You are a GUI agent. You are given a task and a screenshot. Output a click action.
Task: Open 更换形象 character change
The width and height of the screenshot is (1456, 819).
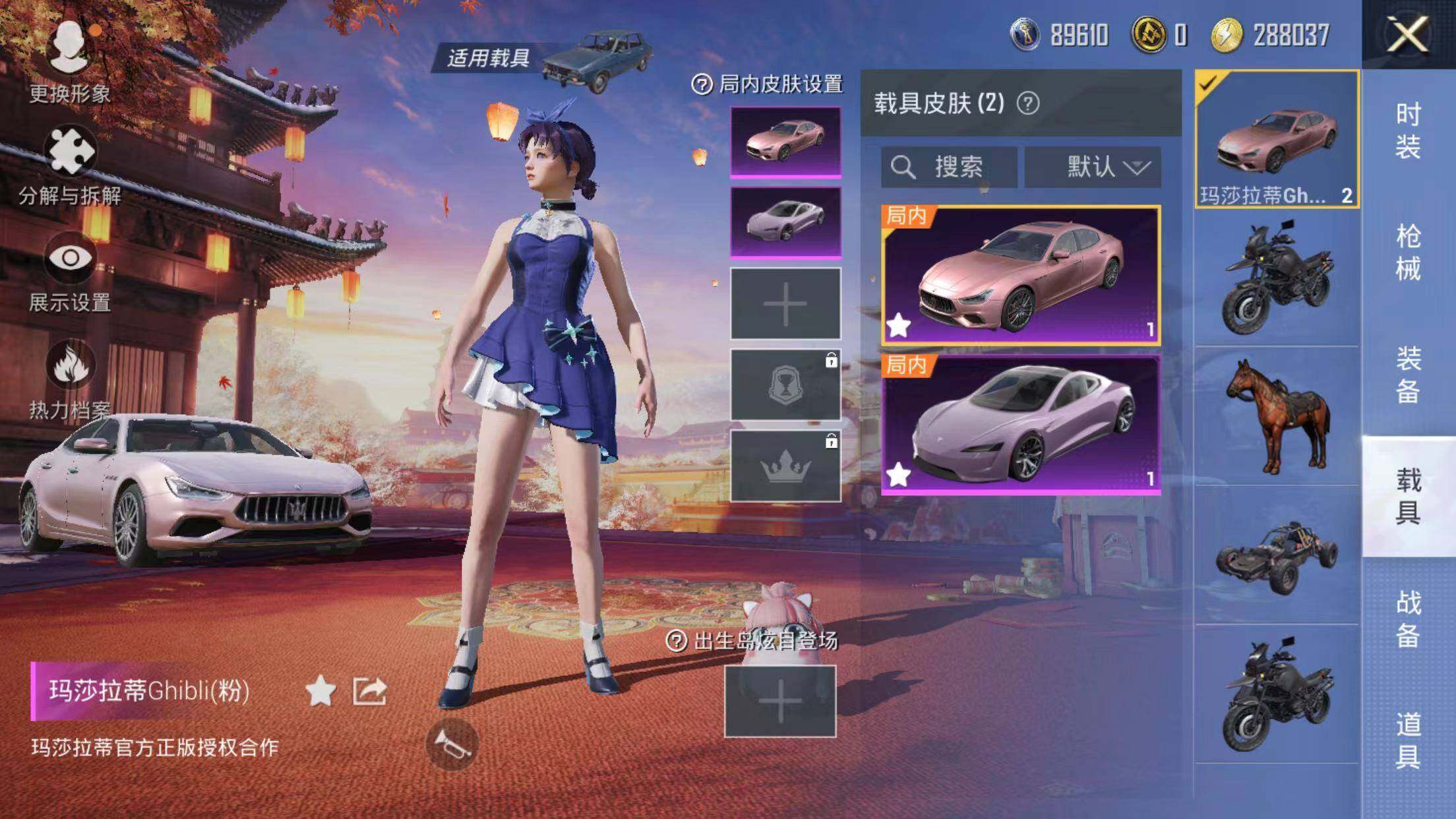click(69, 61)
